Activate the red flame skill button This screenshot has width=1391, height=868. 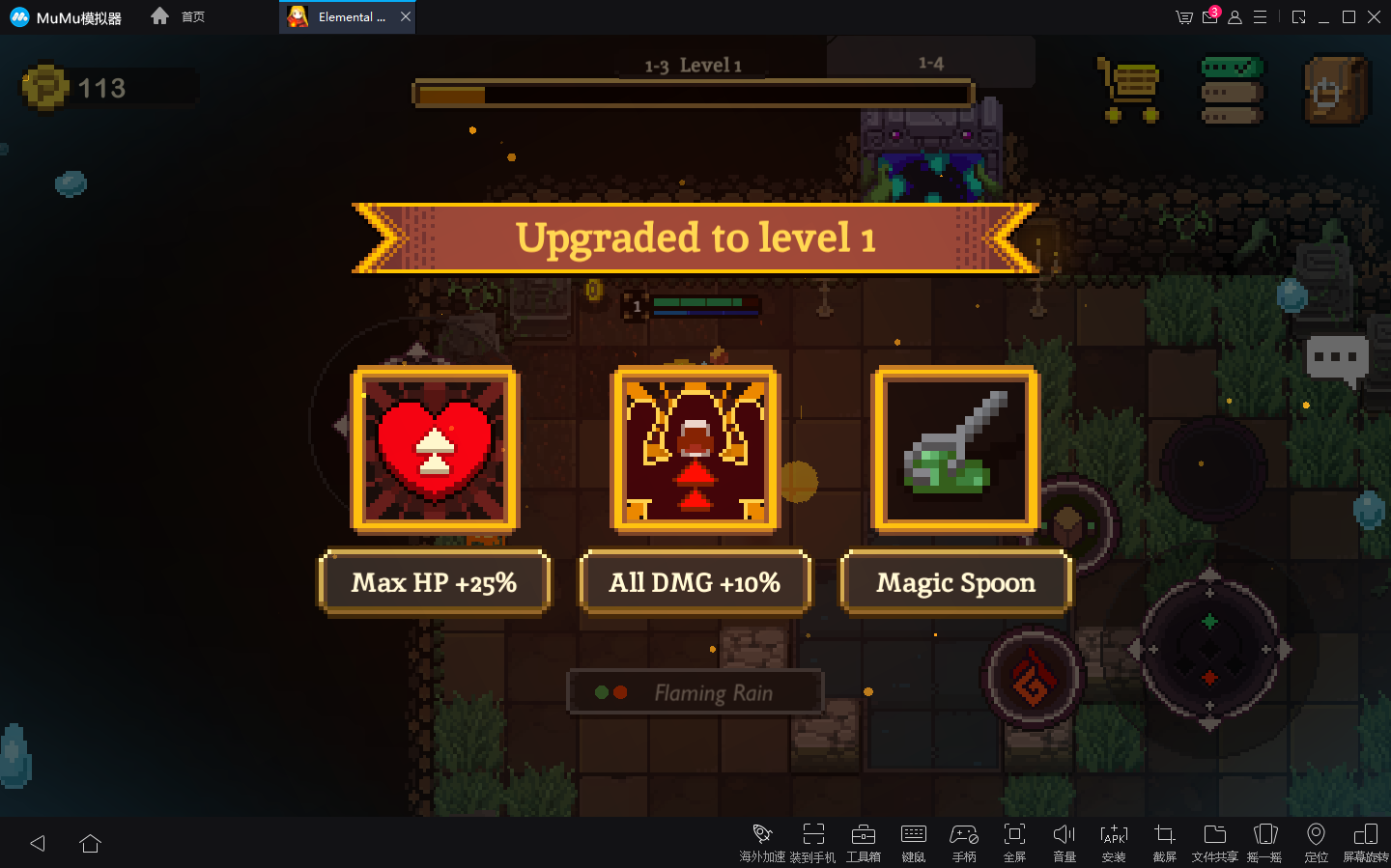[1033, 678]
